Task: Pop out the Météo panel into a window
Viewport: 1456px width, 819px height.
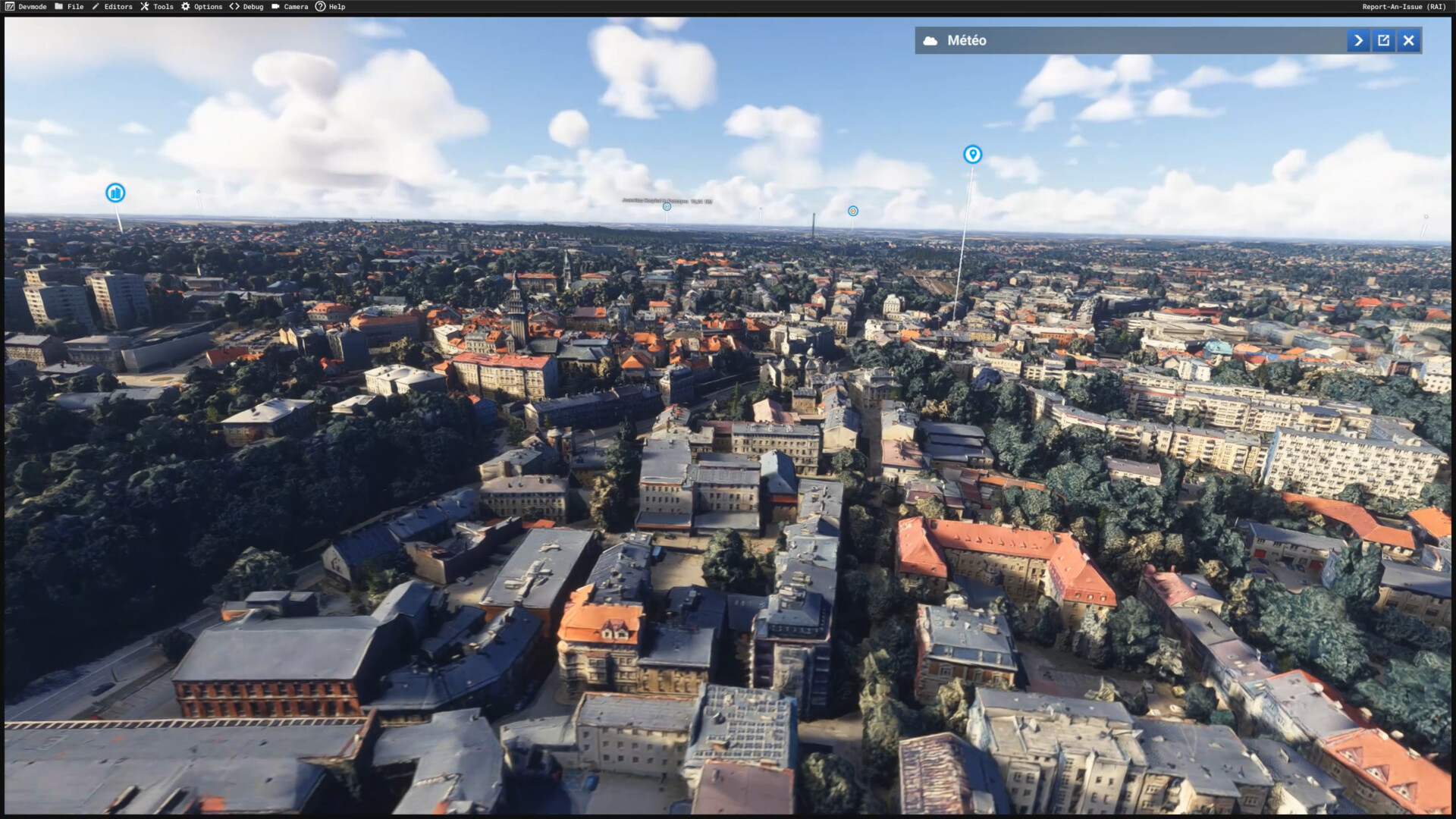Action: point(1383,41)
